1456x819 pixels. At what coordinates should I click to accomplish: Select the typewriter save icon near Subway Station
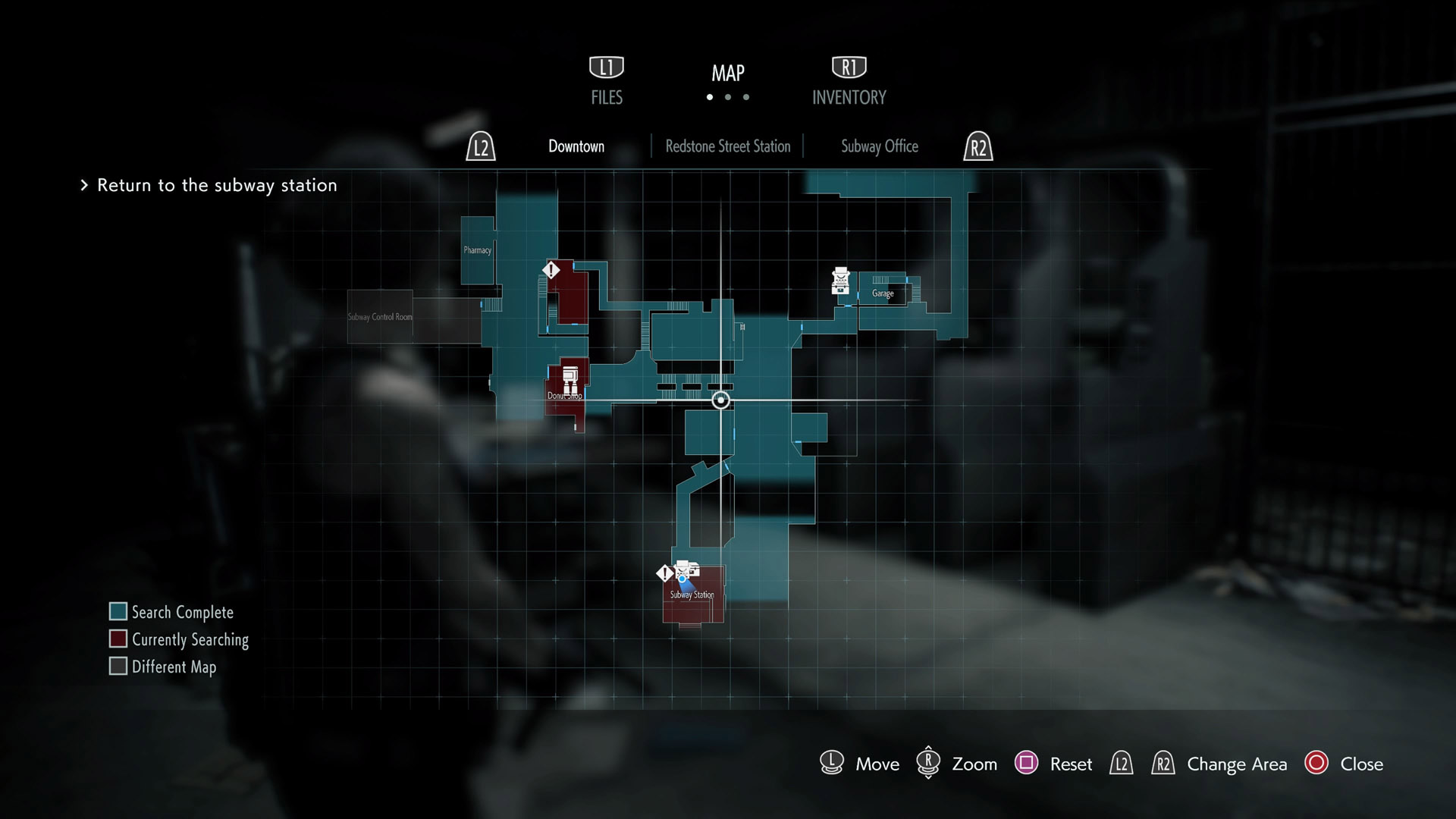point(682,570)
